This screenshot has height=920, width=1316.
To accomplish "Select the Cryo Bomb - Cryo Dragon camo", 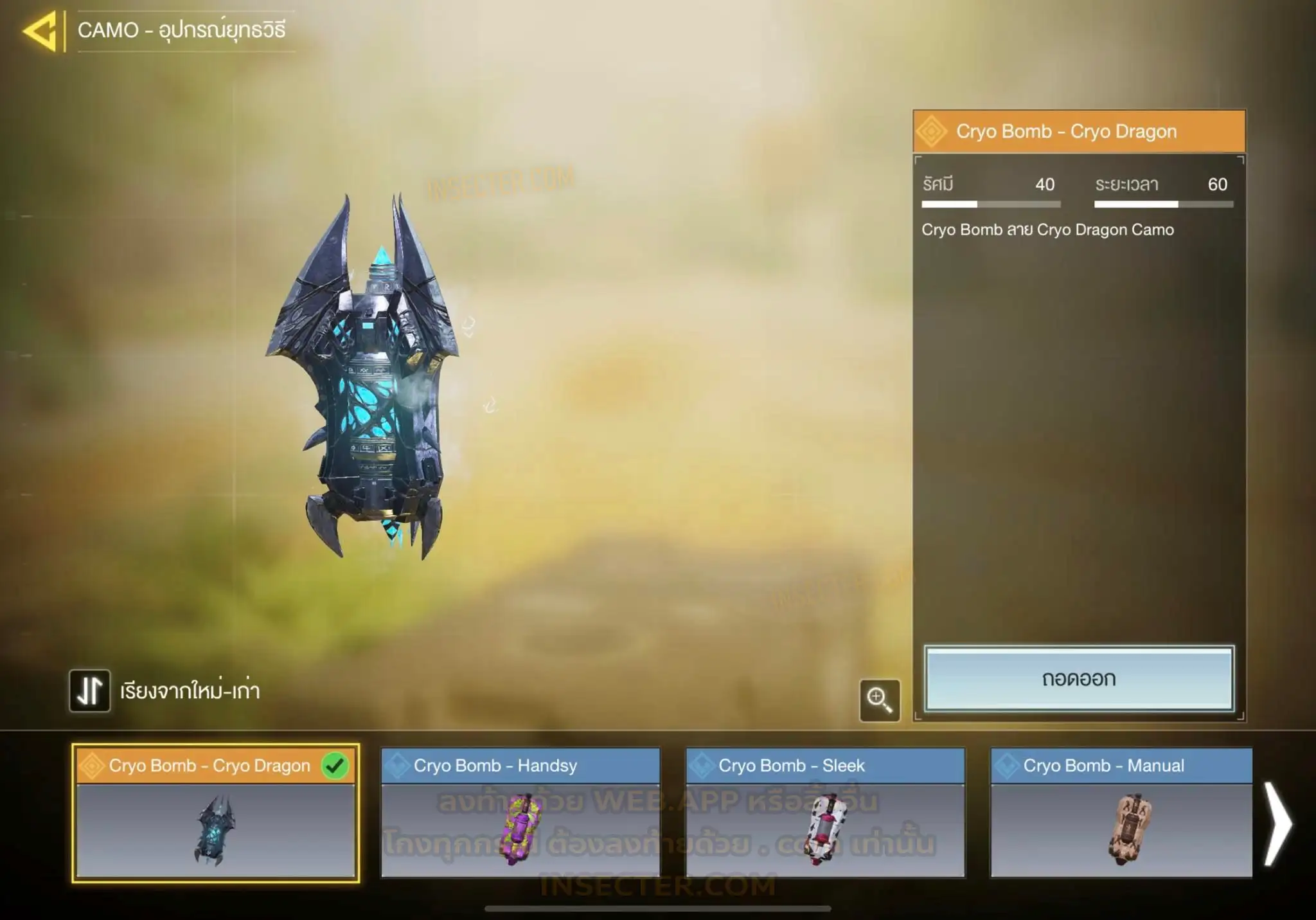I will [x=215, y=813].
